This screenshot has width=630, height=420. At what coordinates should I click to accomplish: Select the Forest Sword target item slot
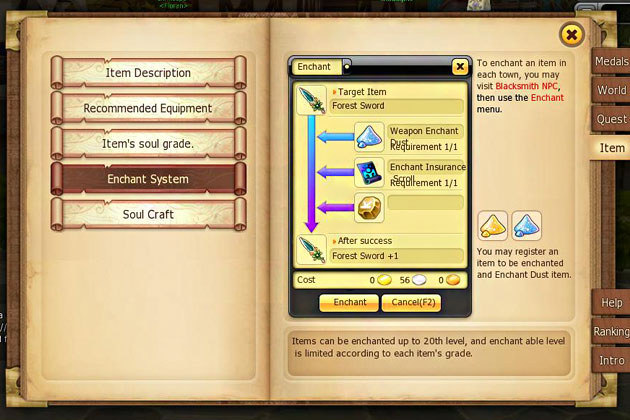(312, 101)
